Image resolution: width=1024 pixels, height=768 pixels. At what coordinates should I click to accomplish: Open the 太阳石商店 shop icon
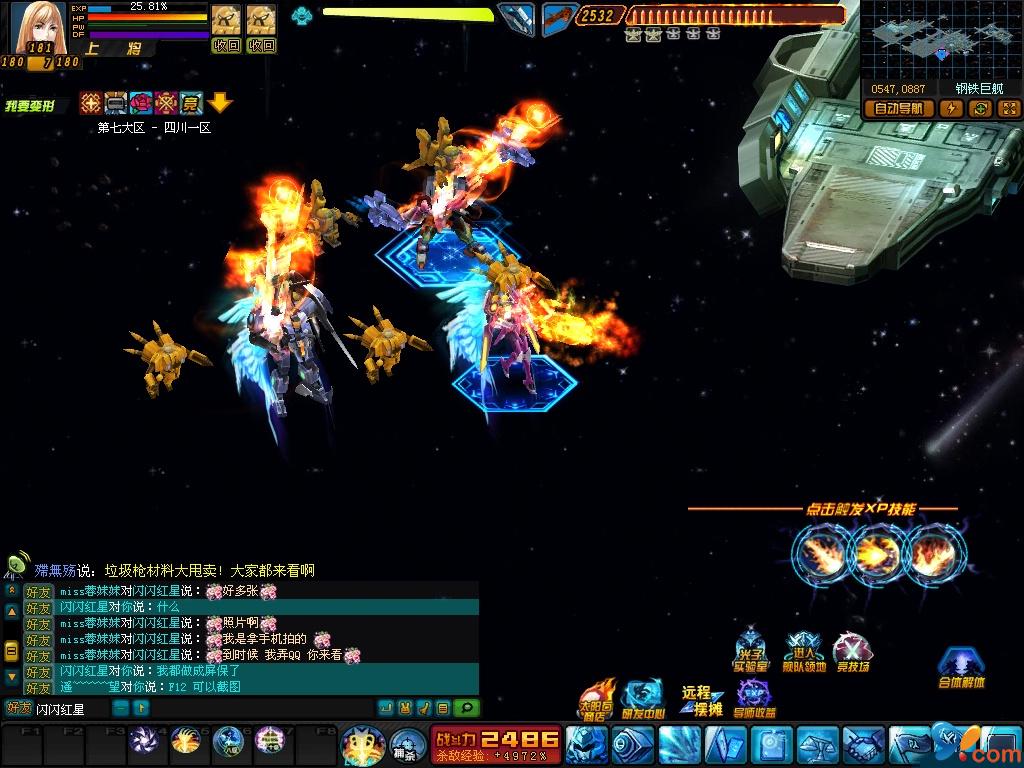pos(596,699)
